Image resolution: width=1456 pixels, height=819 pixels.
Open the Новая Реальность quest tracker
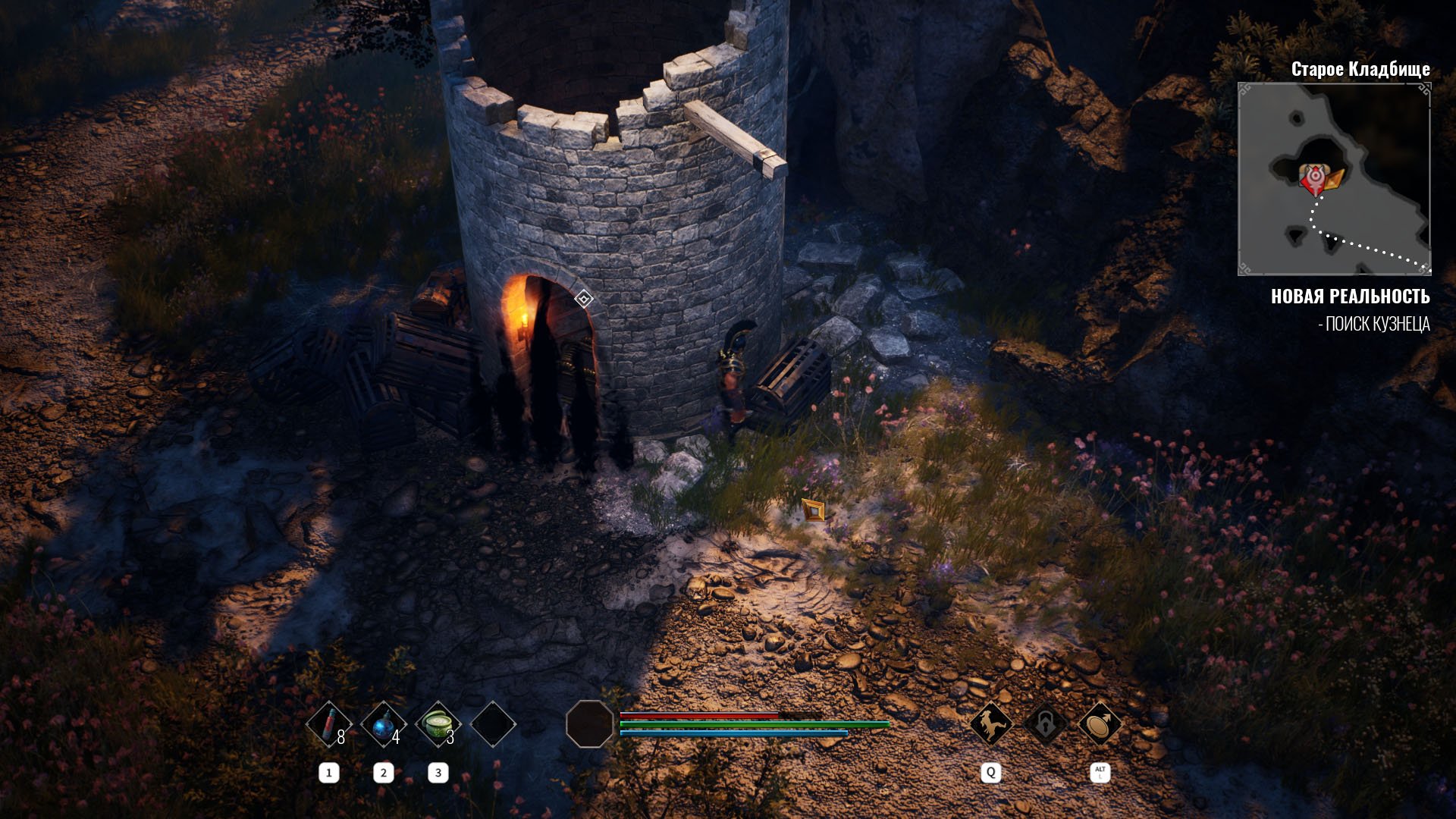point(1350,297)
